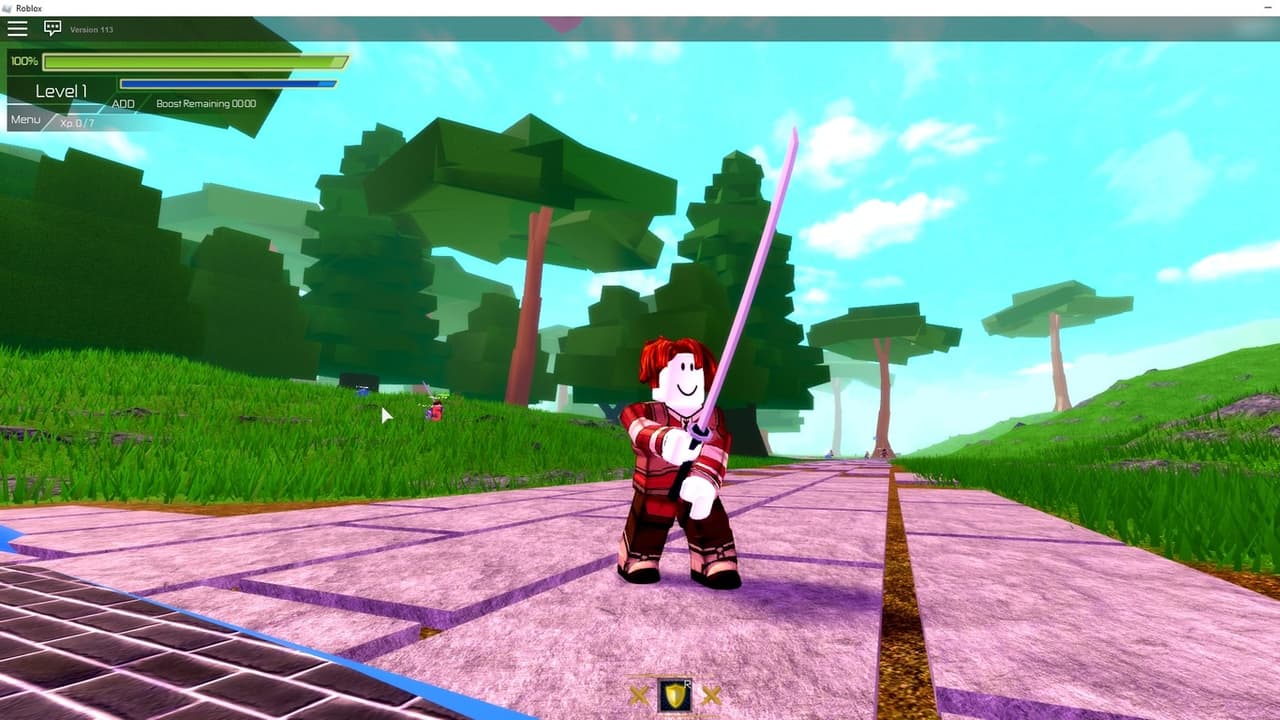Open the Menu panel
Viewport: 1280px width, 720px height.
click(24, 119)
